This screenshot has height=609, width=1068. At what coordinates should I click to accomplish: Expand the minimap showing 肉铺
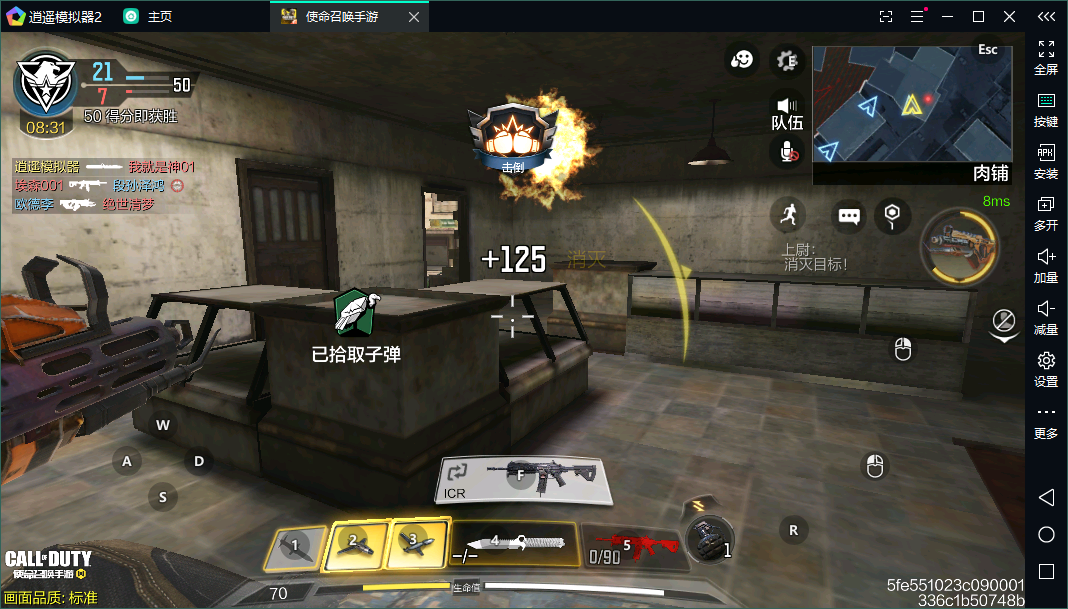click(911, 114)
